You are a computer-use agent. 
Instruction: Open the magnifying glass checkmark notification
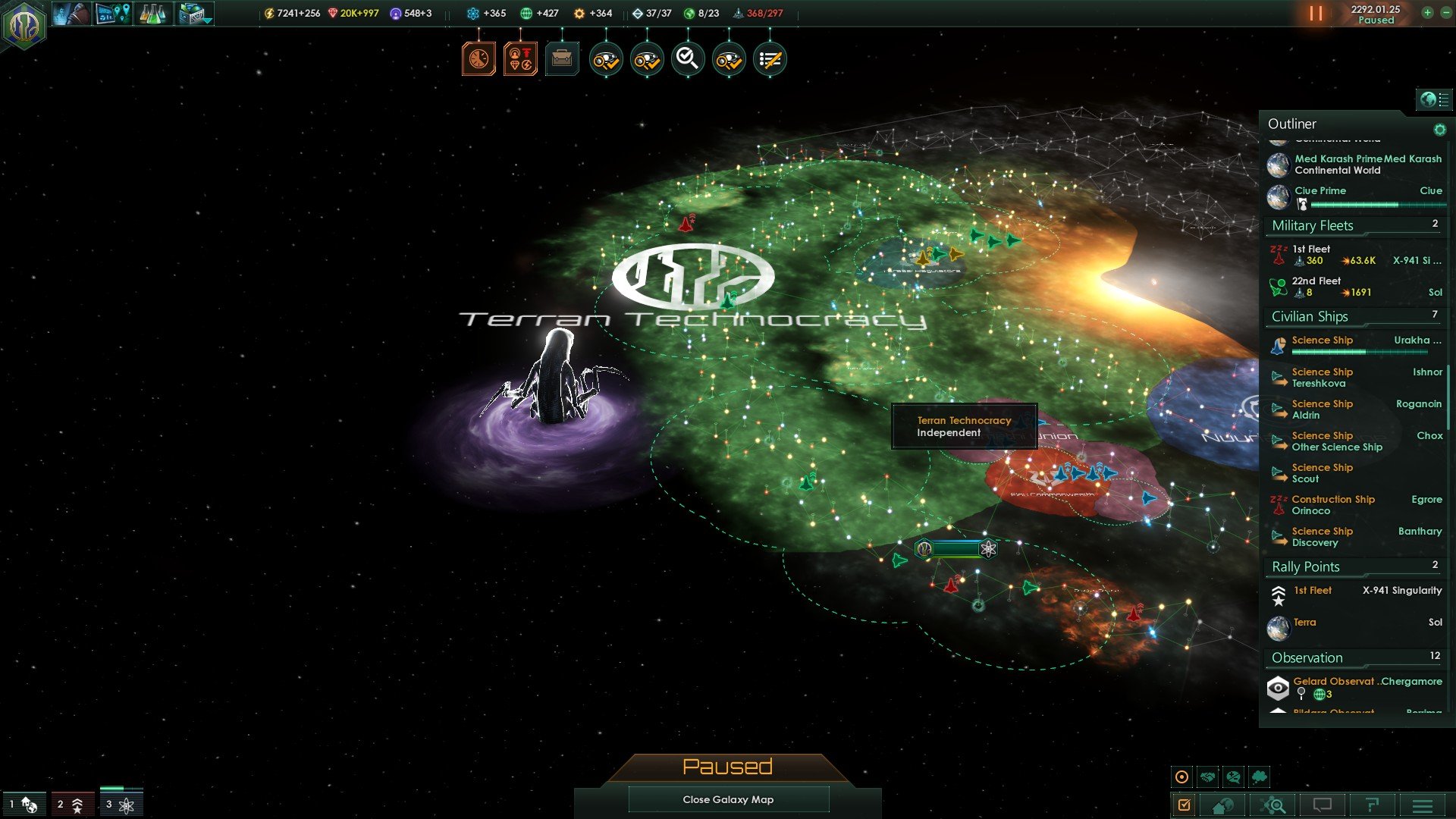click(x=688, y=58)
